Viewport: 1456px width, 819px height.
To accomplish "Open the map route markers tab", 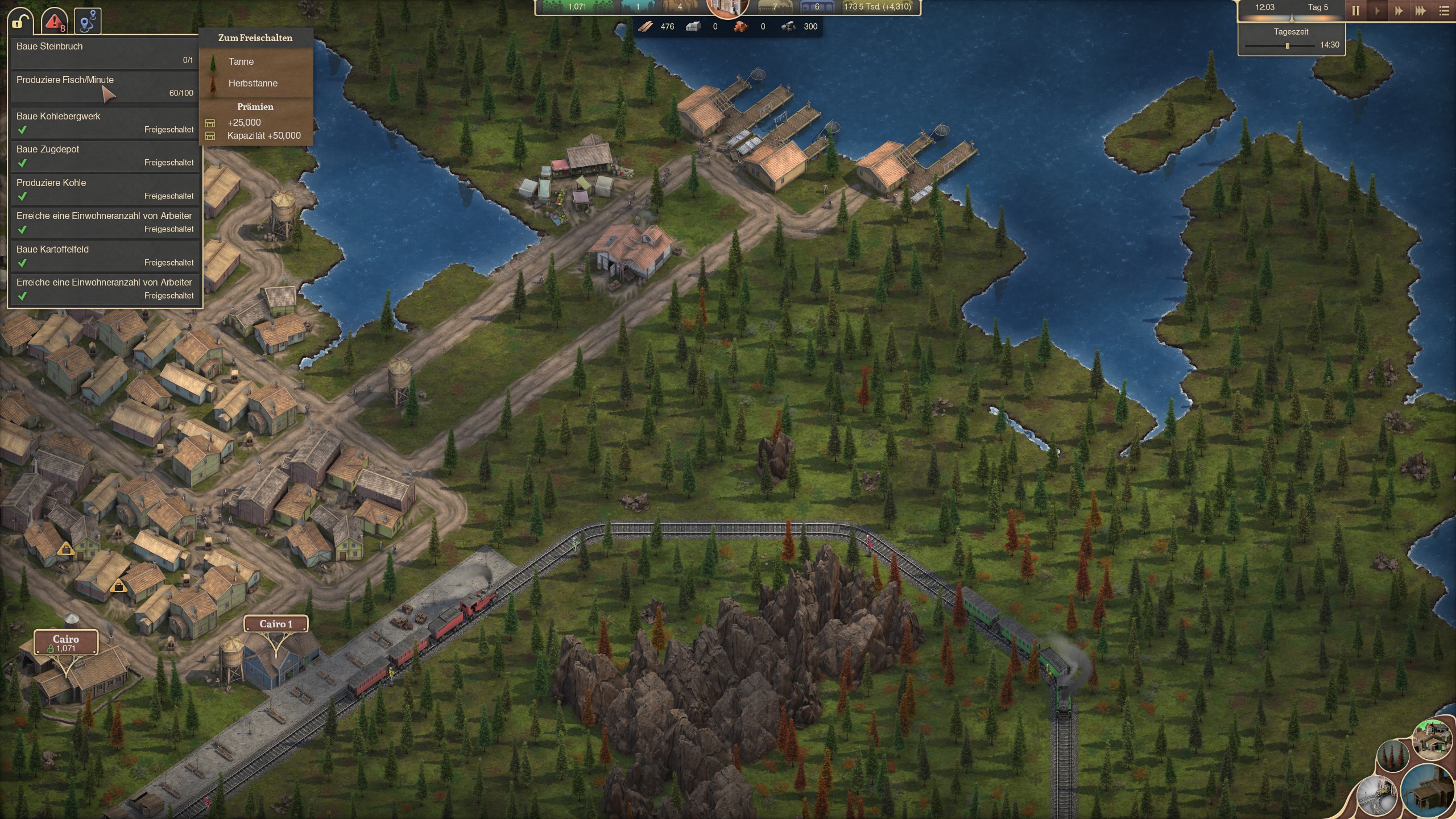I will pos(88,22).
